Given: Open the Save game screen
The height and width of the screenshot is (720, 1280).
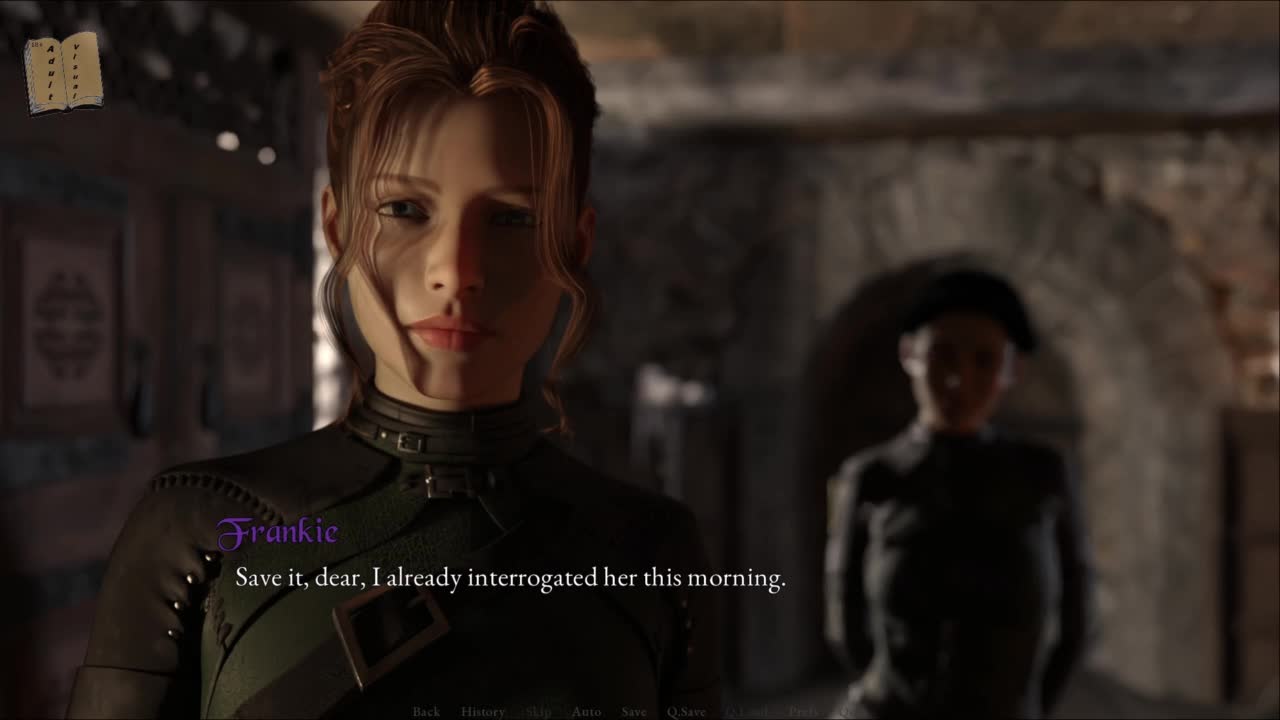Looking at the screenshot, I should click(634, 711).
